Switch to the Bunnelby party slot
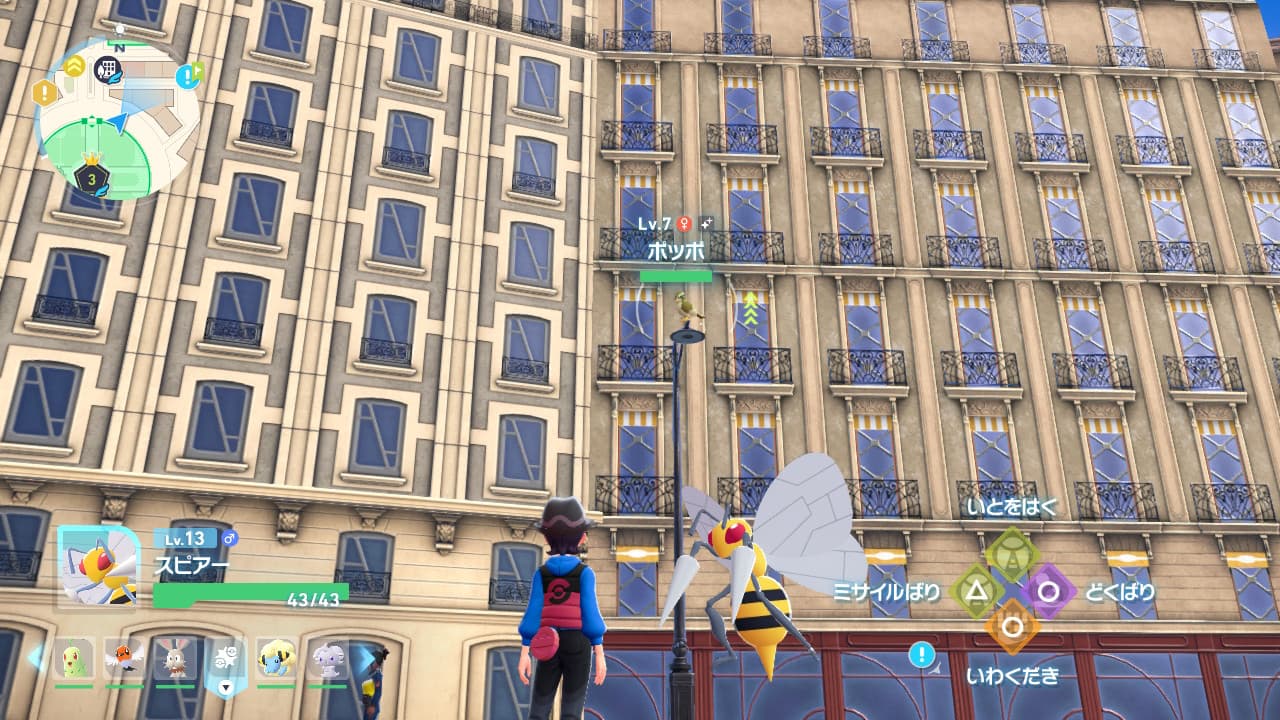The image size is (1280, 720). coord(175,659)
